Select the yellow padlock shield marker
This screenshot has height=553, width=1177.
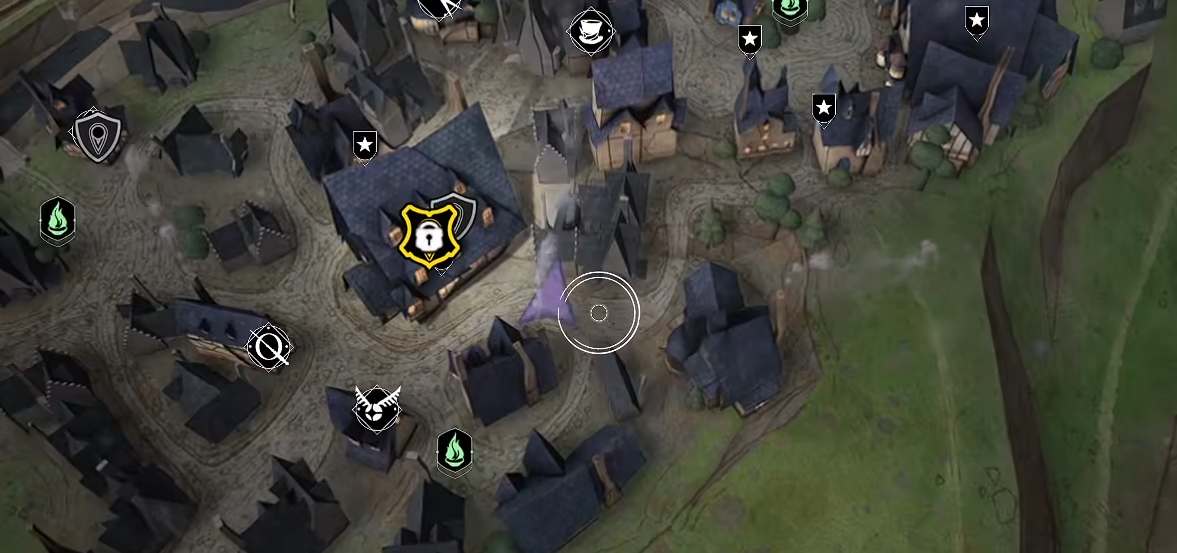click(424, 234)
